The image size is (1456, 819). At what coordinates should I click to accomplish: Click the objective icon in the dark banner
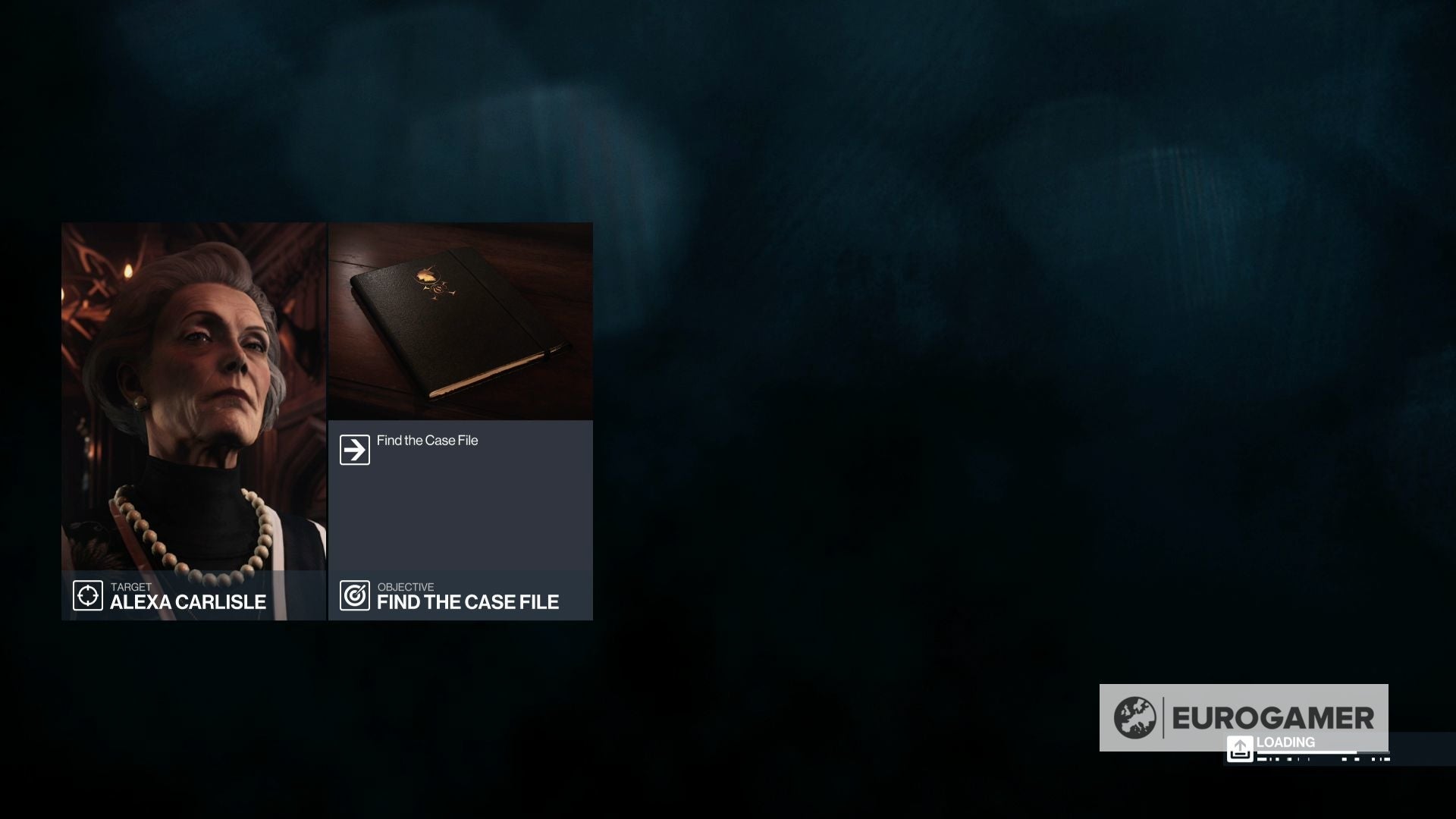354,595
